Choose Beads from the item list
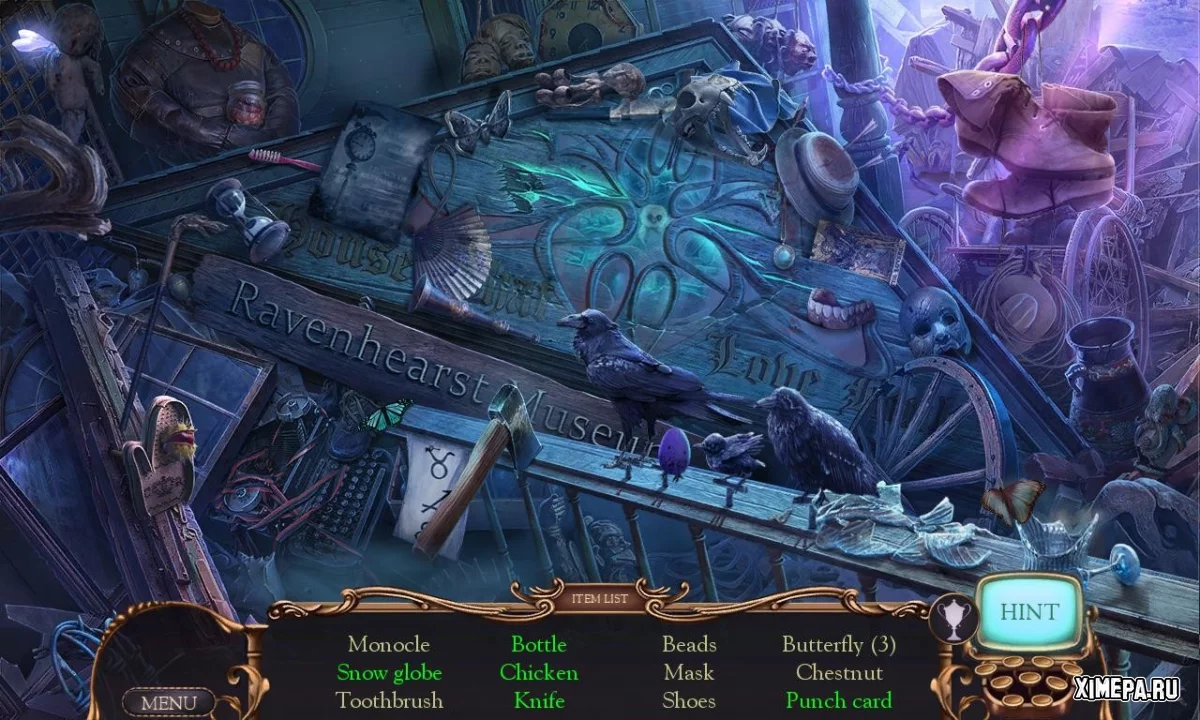This screenshot has width=1200, height=720. pyautogui.click(x=689, y=644)
